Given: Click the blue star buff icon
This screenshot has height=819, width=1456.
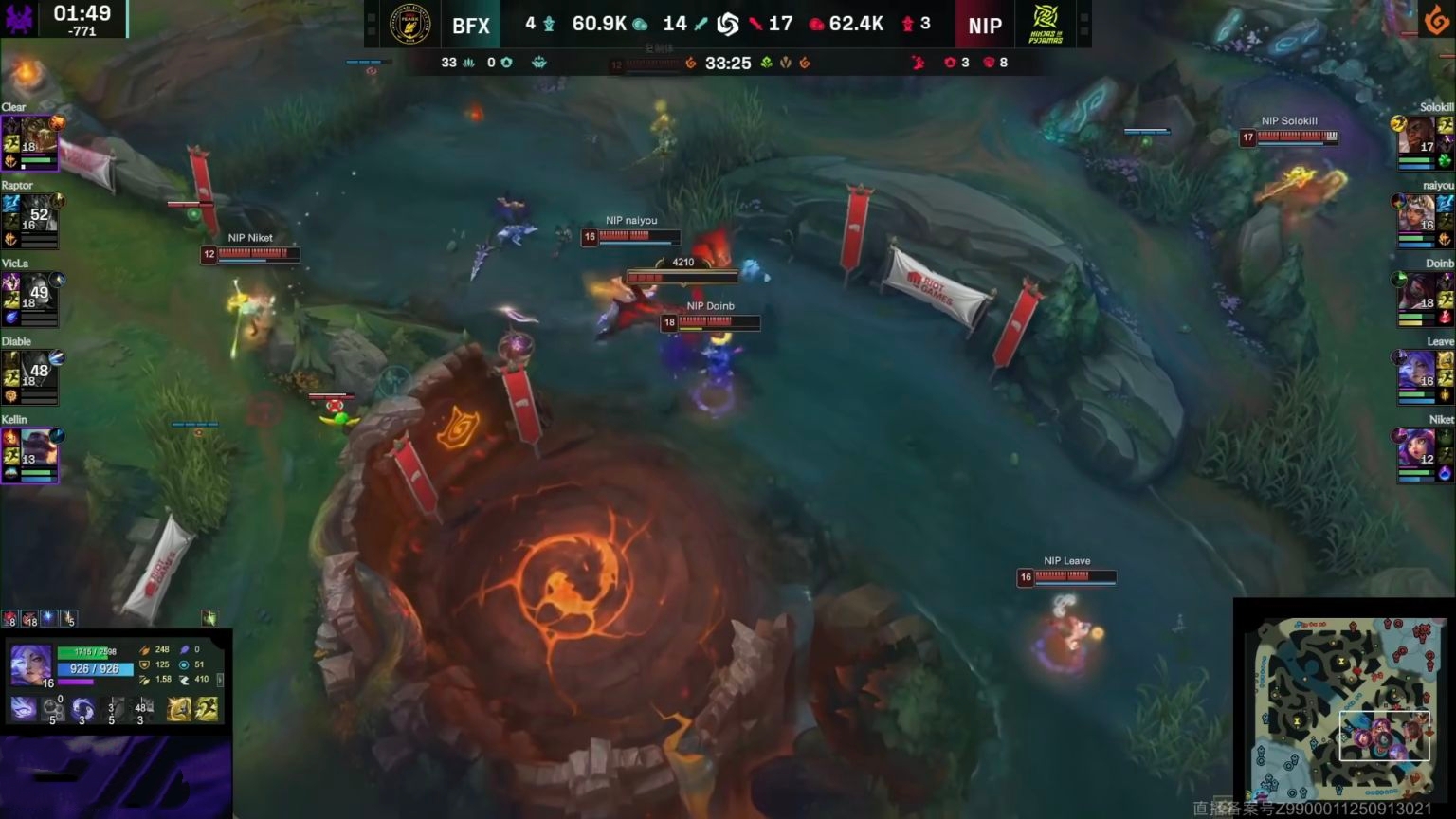Looking at the screenshot, I should (x=49, y=619).
